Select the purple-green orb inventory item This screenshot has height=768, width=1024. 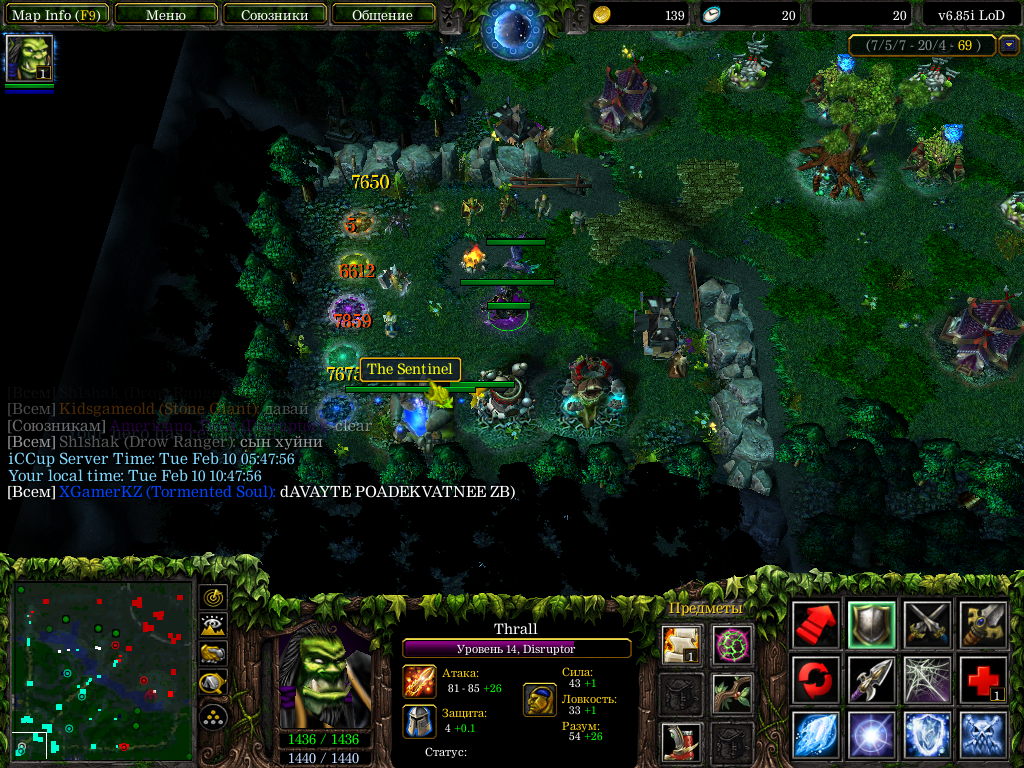pyautogui.click(x=732, y=644)
